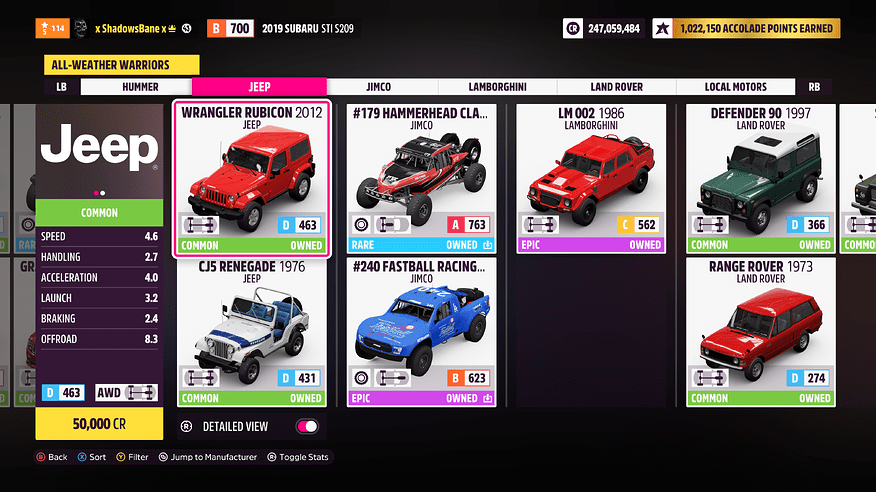Pick the Lamborghini LM 002 1986
This screenshot has width=876, height=492.
point(591,178)
